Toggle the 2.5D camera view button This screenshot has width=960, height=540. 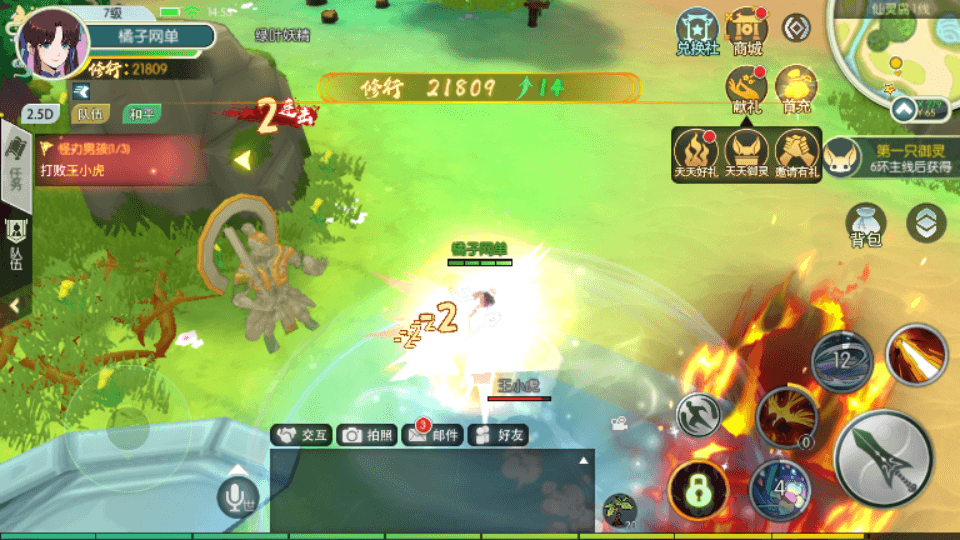tap(38, 114)
